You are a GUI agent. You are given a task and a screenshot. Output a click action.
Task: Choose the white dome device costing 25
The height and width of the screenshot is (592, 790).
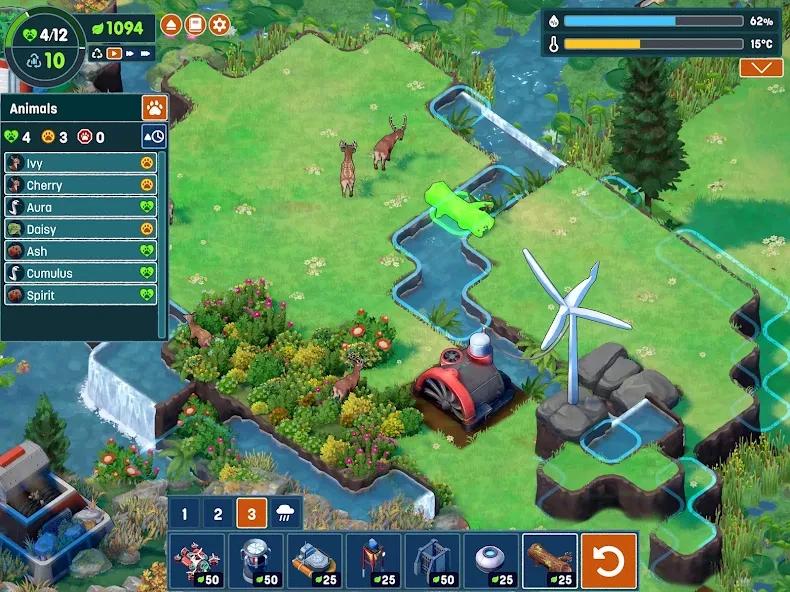[490, 560]
